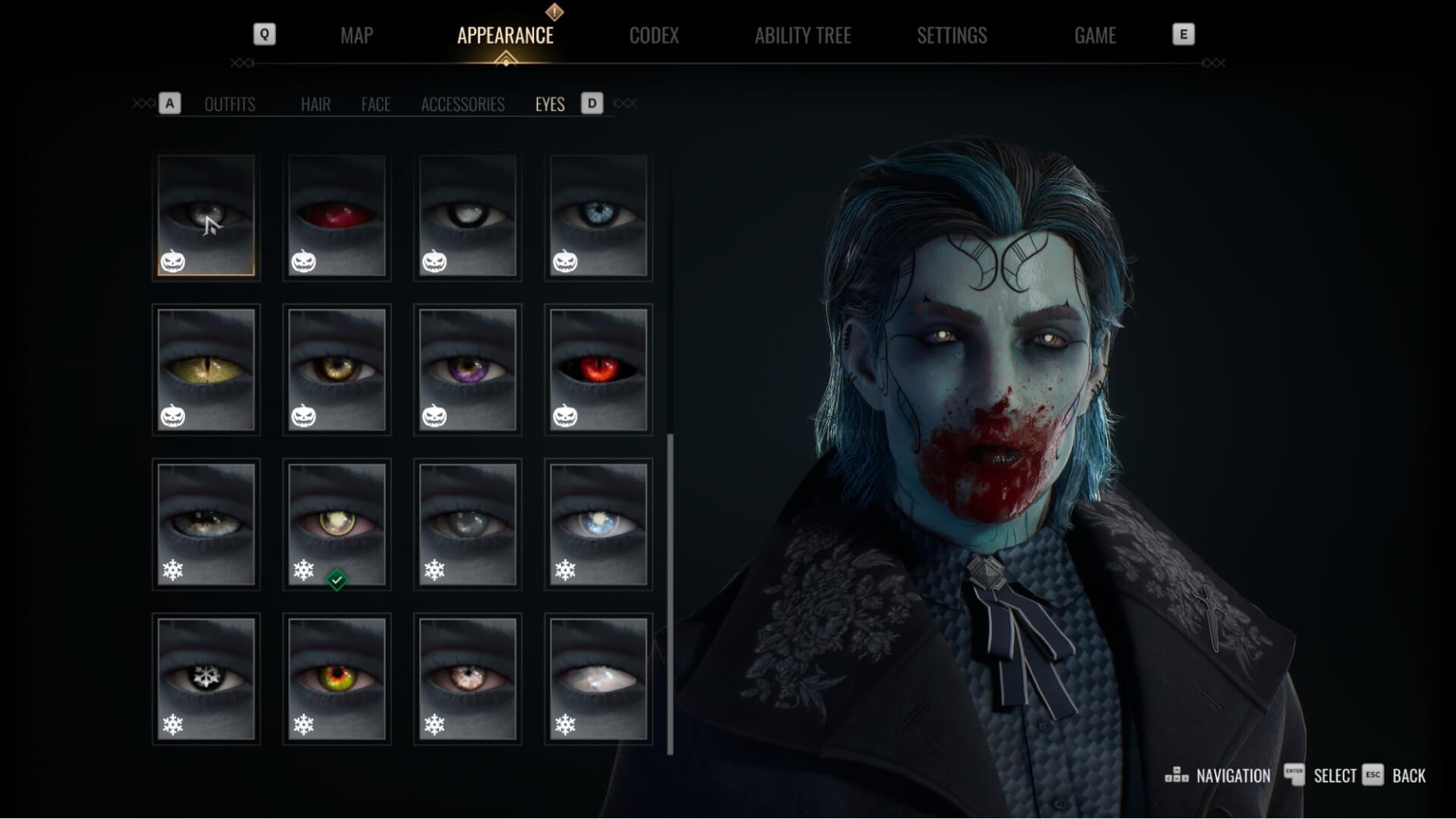Viewport: 1456px width, 819px height.
Task: Click BACK at the bottom right
Action: pos(1408,776)
